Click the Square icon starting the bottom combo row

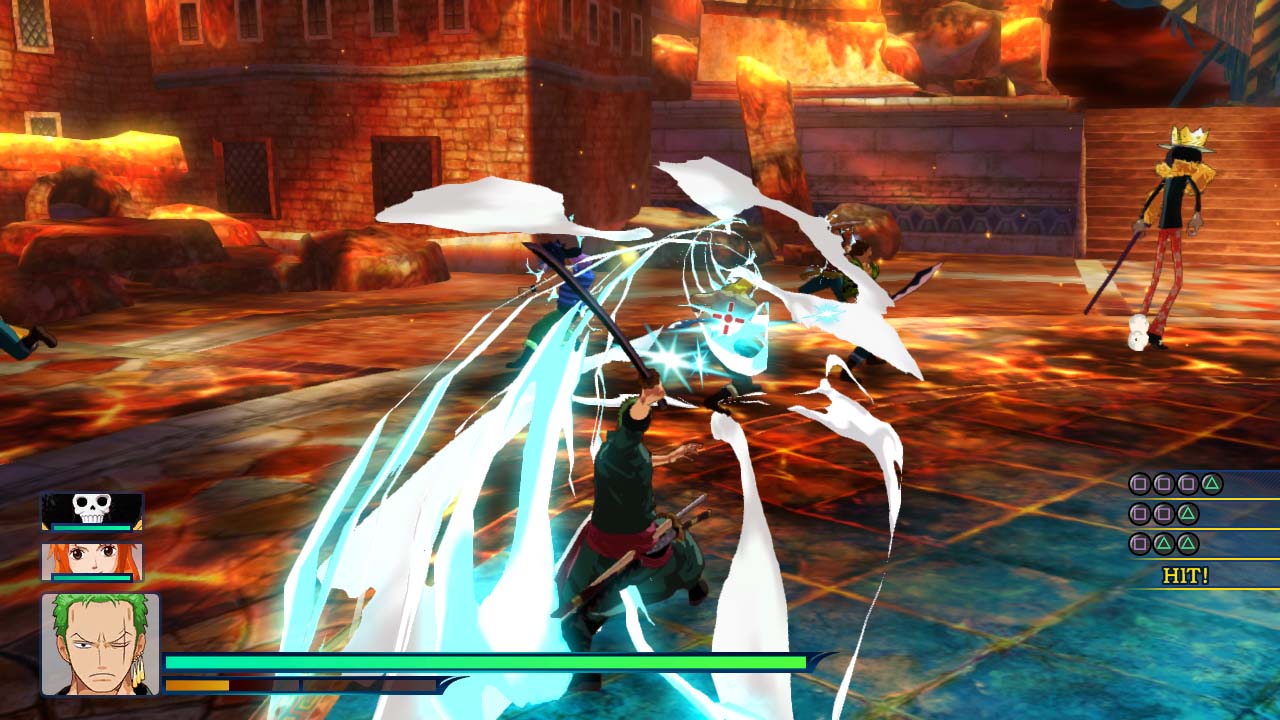point(1139,543)
